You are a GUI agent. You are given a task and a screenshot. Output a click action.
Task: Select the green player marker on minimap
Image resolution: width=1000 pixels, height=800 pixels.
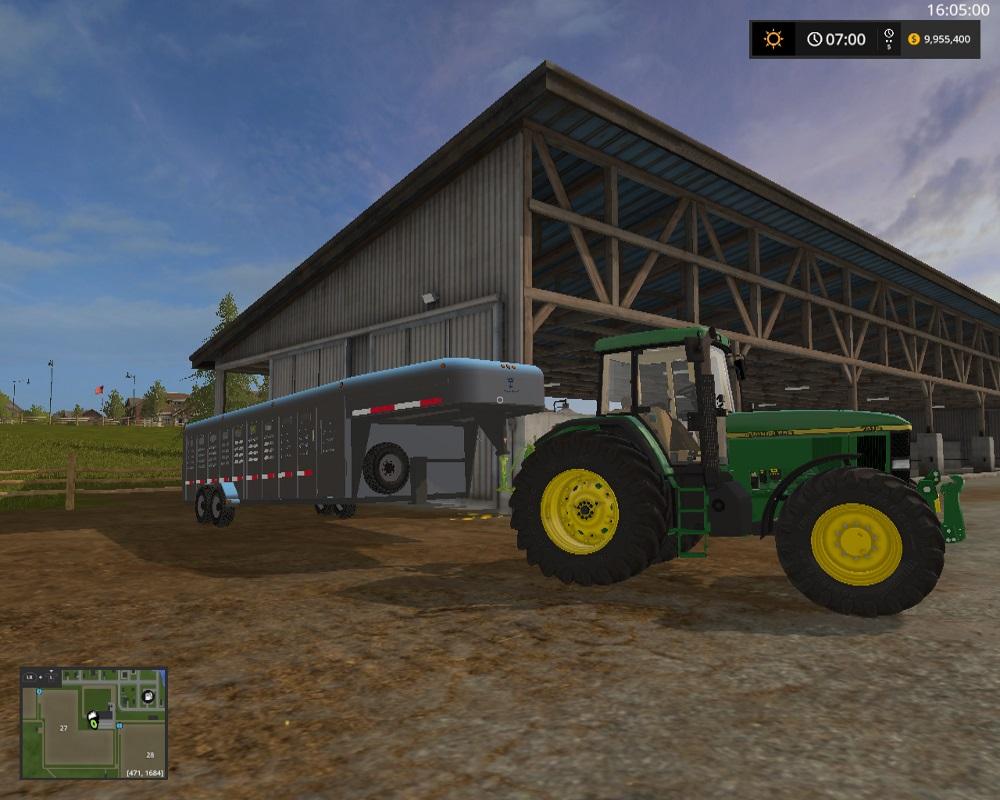pyautogui.click(x=94, y=724)
